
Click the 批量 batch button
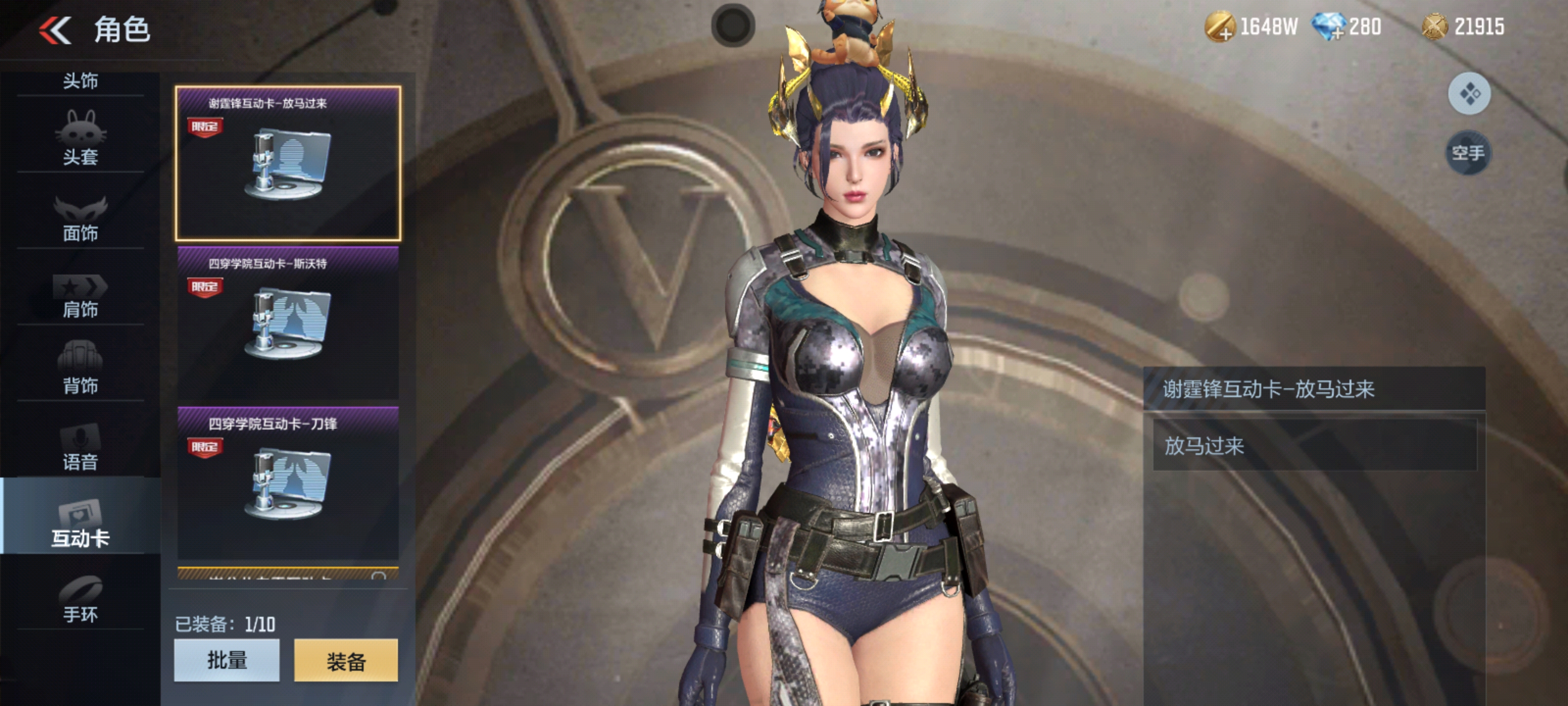click(x=226, y=660)
